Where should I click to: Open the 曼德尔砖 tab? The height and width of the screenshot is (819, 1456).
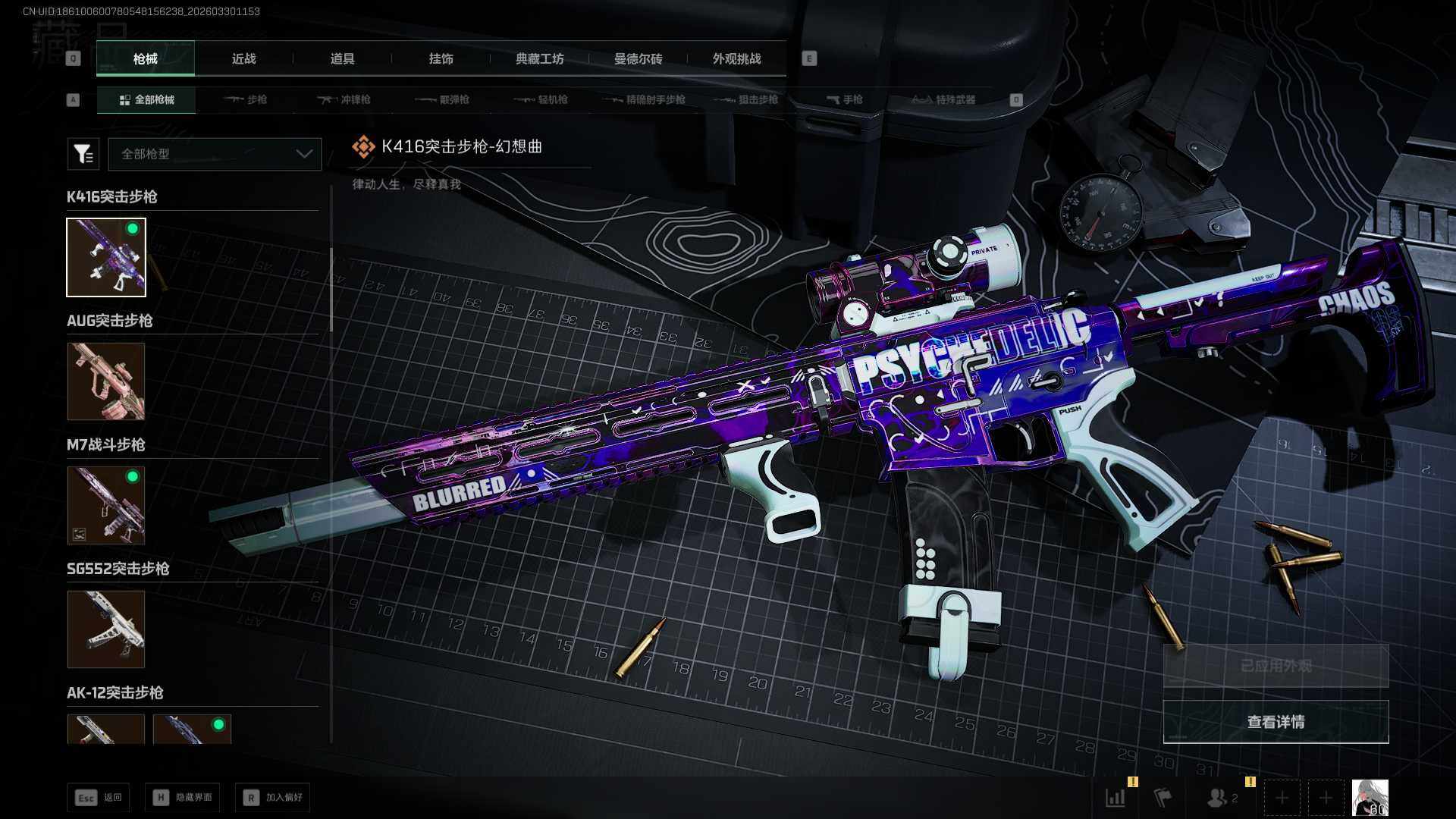pos(638,58)
